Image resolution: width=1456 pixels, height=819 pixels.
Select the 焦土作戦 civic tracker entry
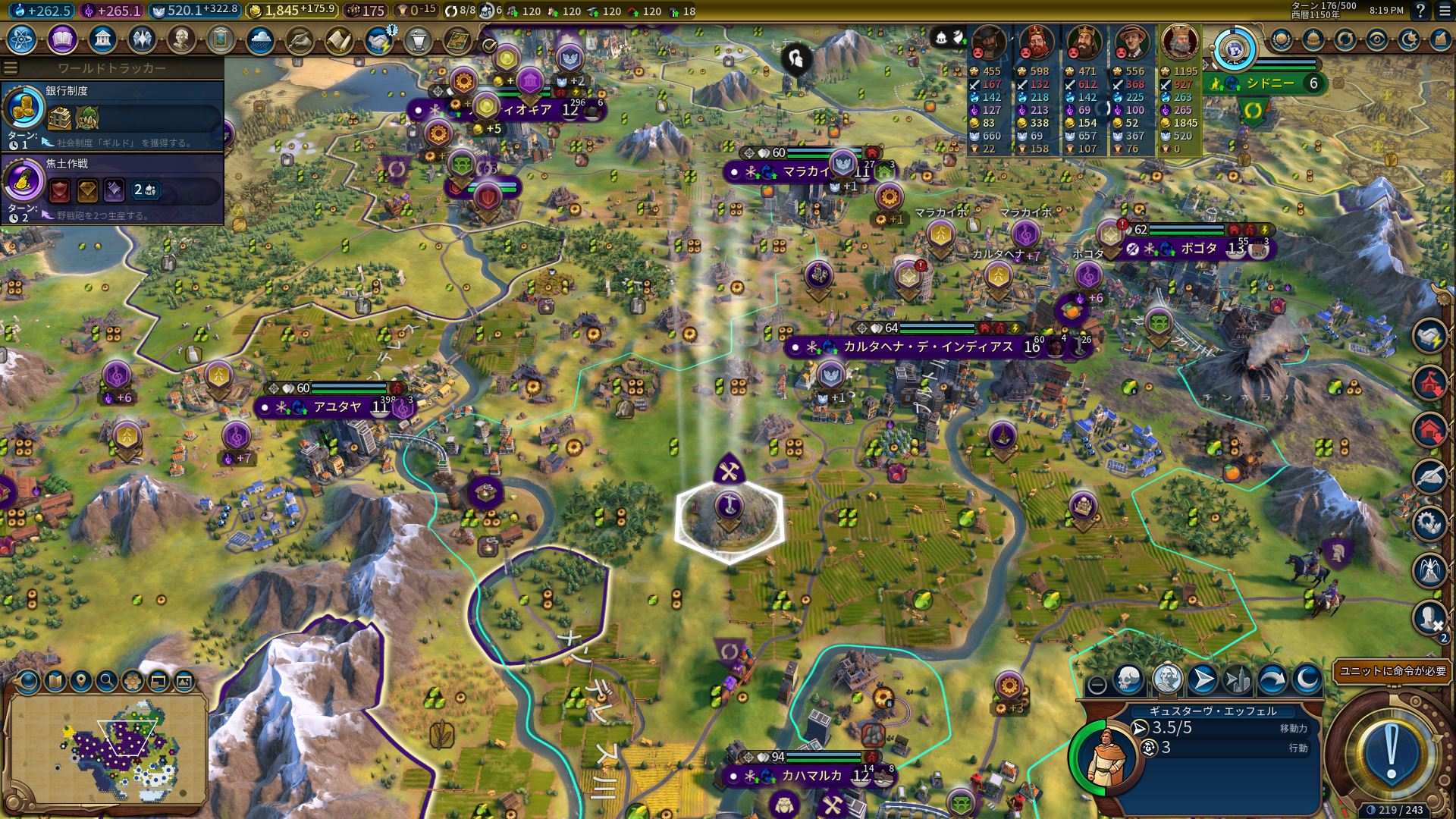point(112,189)
